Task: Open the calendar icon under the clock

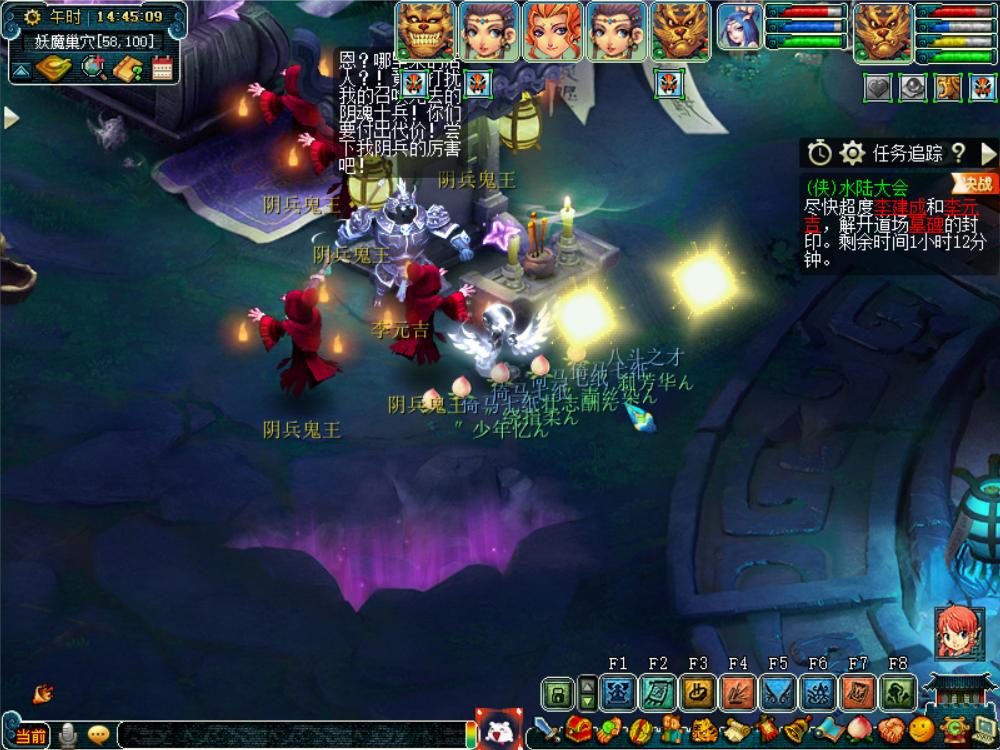Action: click(162, 68)
